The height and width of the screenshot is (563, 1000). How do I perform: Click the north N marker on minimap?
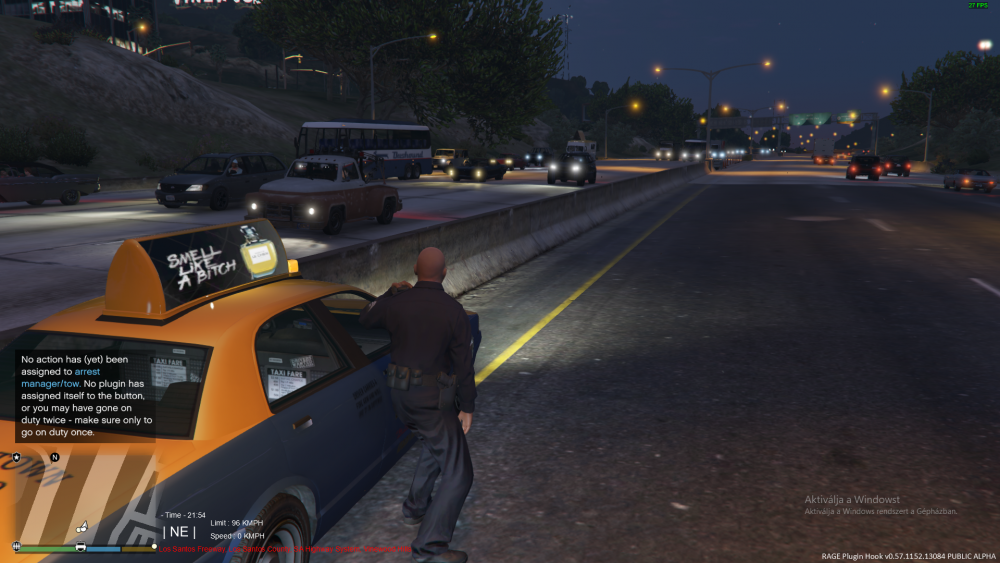coord(55,457)
